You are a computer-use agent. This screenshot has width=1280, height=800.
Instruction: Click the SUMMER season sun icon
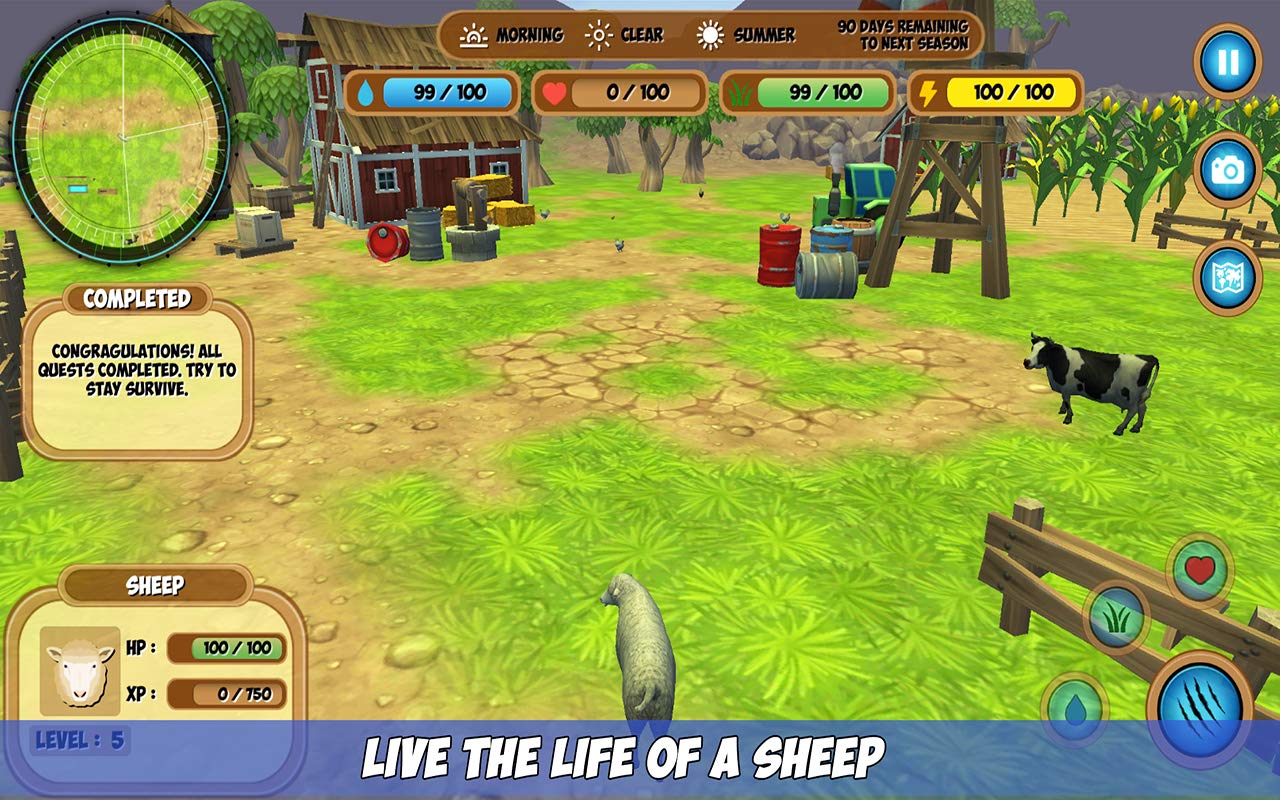[x=712, y=34]
